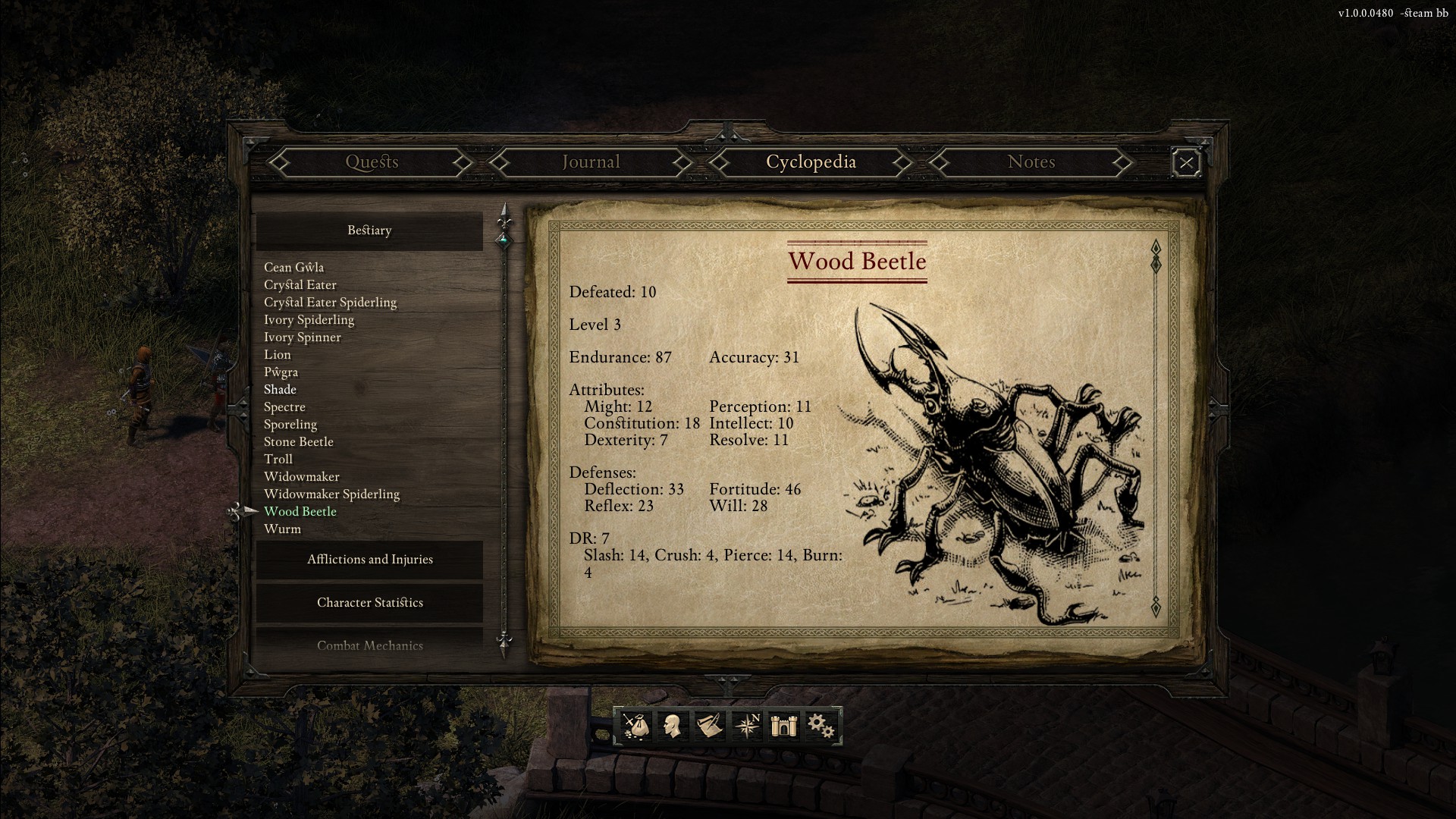This screenshot has width=1456, height=819.
Task: Open the character sheet head icon
Action: tap(672, 726)
